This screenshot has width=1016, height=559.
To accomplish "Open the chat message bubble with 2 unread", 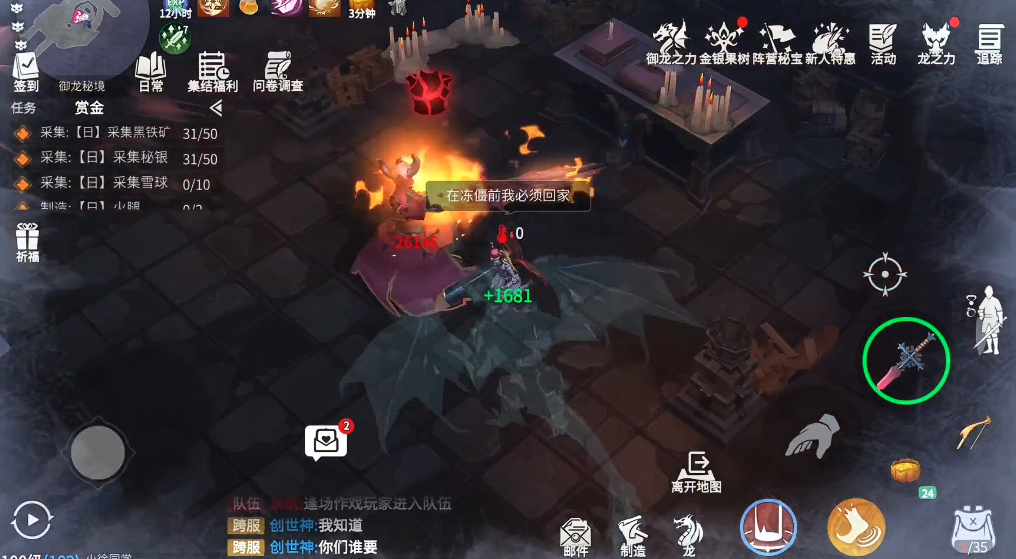I will [x=326, y=441].
